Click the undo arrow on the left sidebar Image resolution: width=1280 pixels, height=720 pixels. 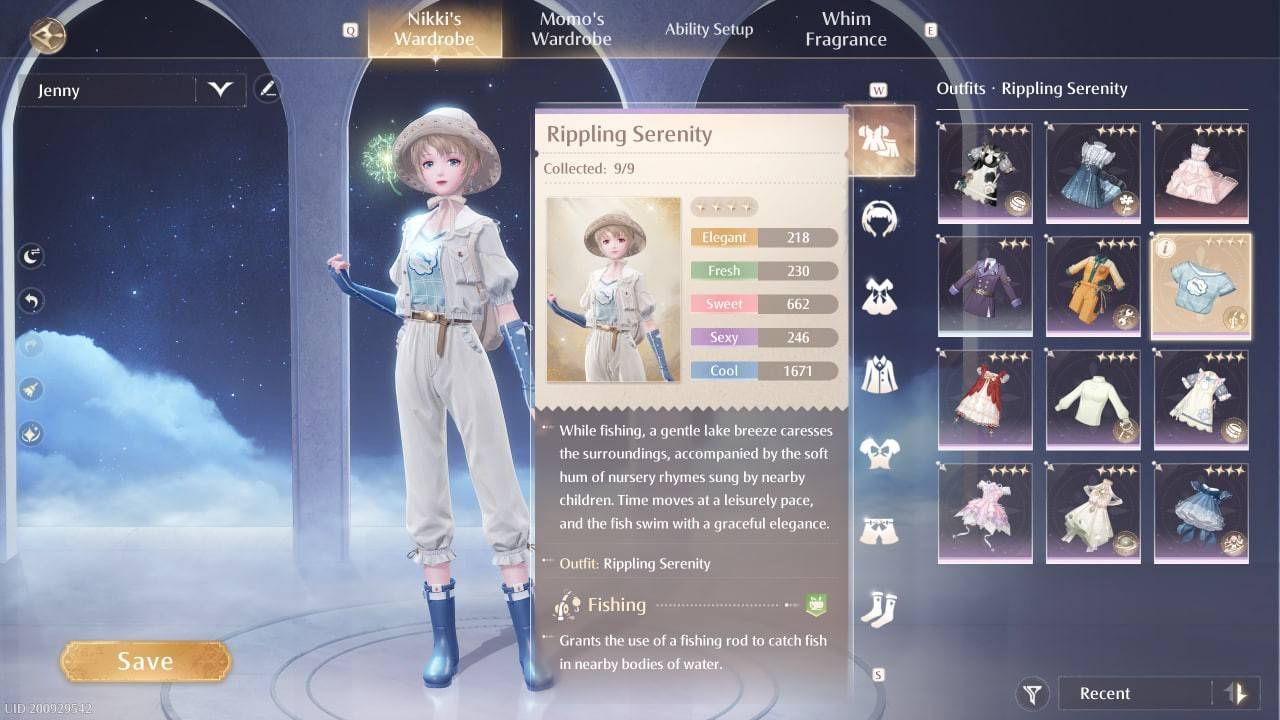31,300
